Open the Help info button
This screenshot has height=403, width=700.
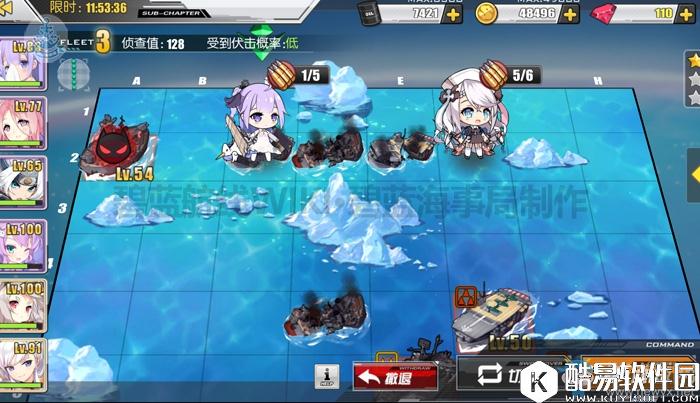point(328,377)
